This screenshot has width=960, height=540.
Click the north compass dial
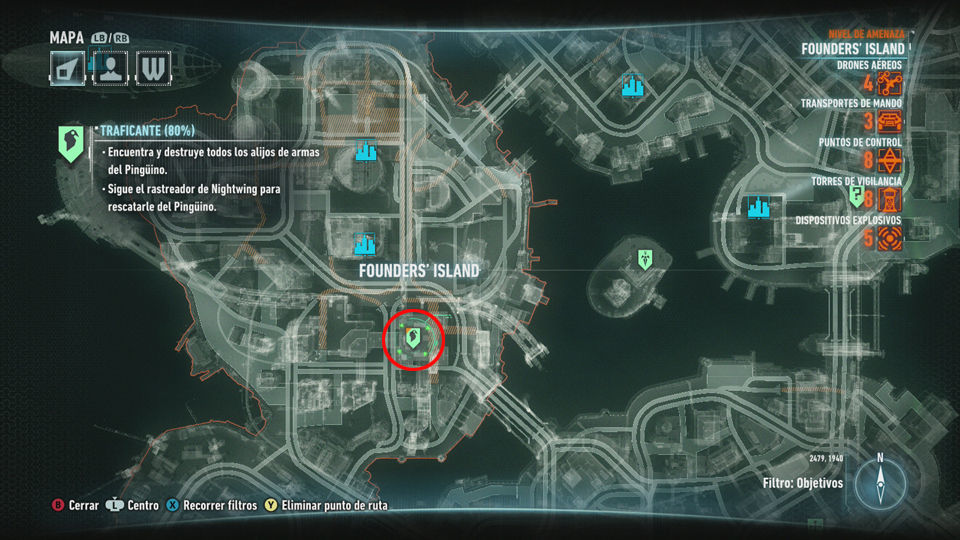(880, 484)
